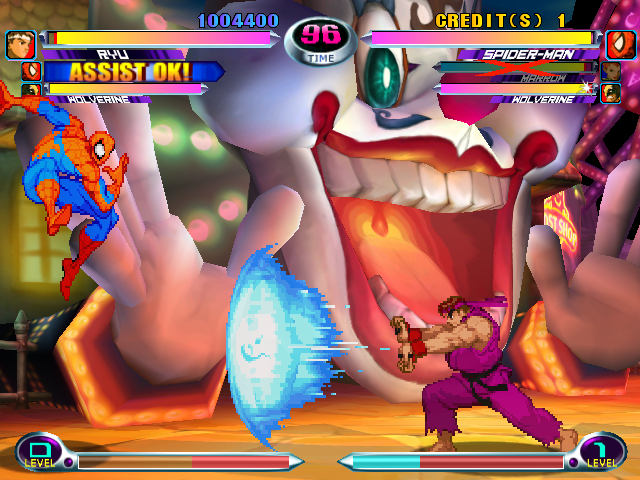Select player two's Wolverine partner icon
Screen dimensions: 640x480
(x=610, y=92)
